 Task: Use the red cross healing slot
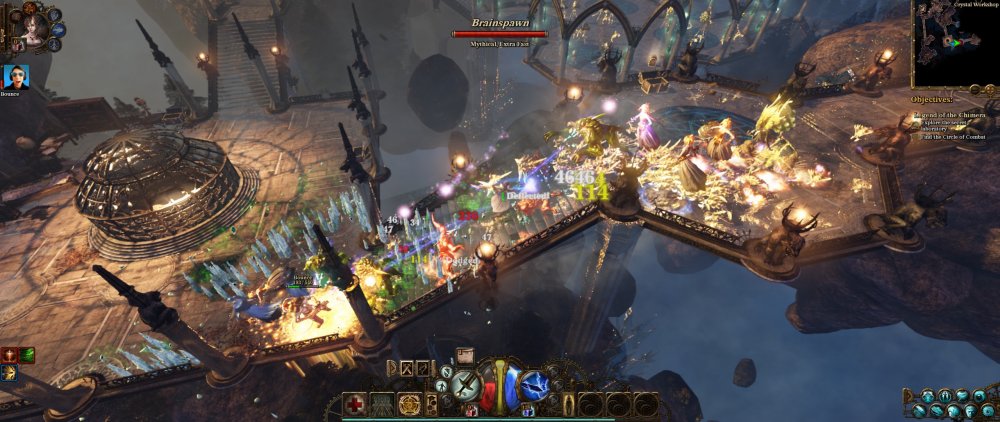[x=355, y=404]
